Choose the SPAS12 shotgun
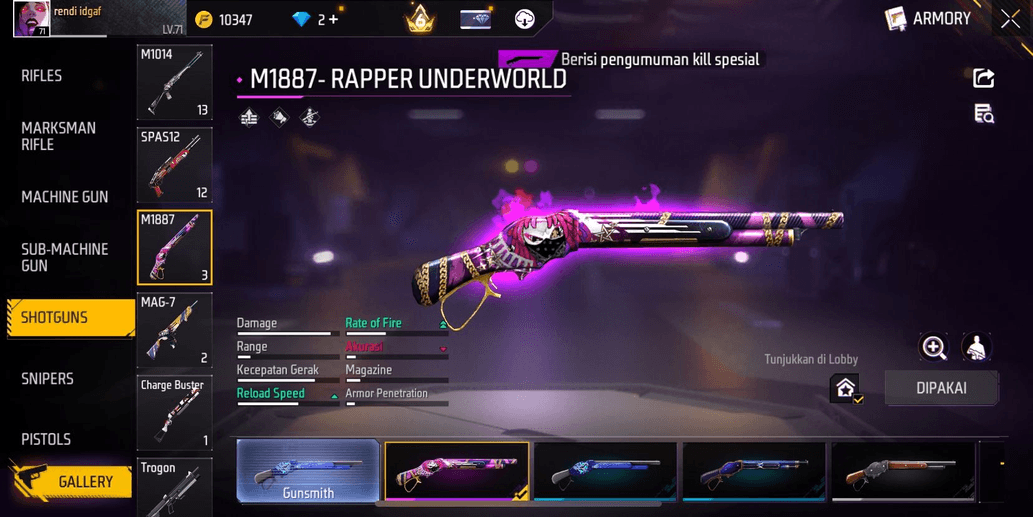Viewport: 1033px width, 517px height. (174, 165)
